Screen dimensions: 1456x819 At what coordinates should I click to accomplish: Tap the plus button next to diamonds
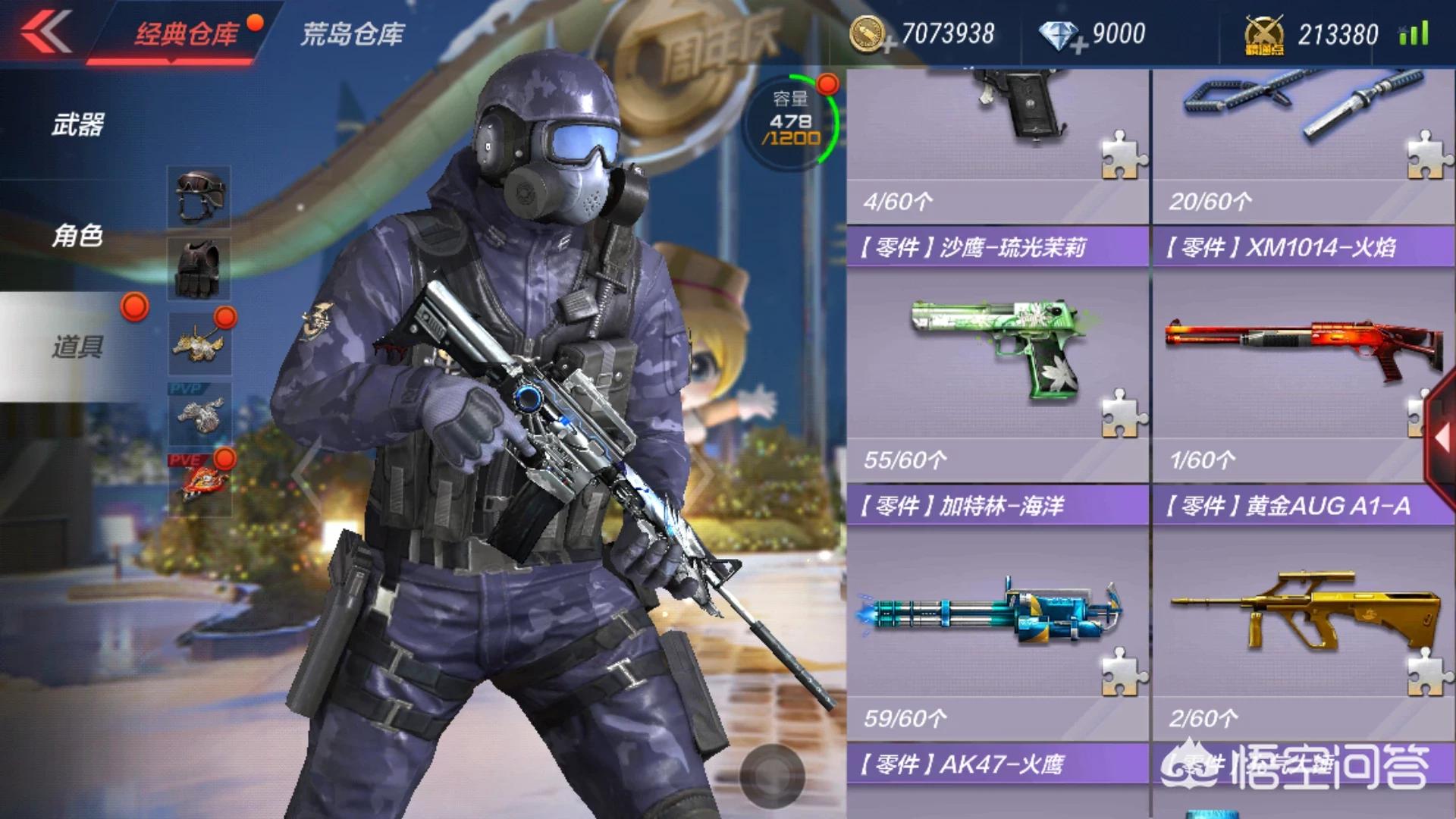1079,42
